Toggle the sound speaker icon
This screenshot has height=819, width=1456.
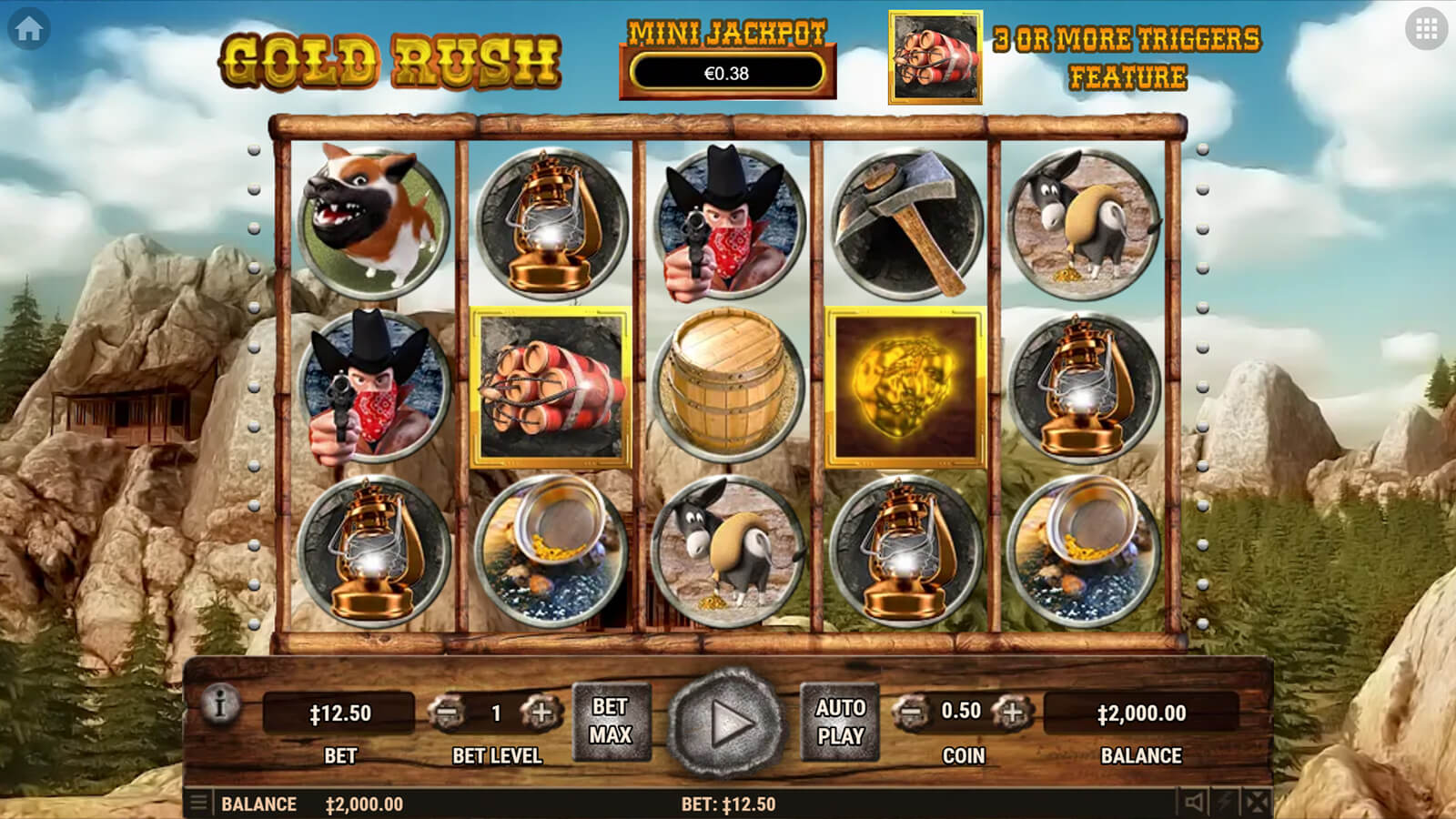coord(1194,803)
